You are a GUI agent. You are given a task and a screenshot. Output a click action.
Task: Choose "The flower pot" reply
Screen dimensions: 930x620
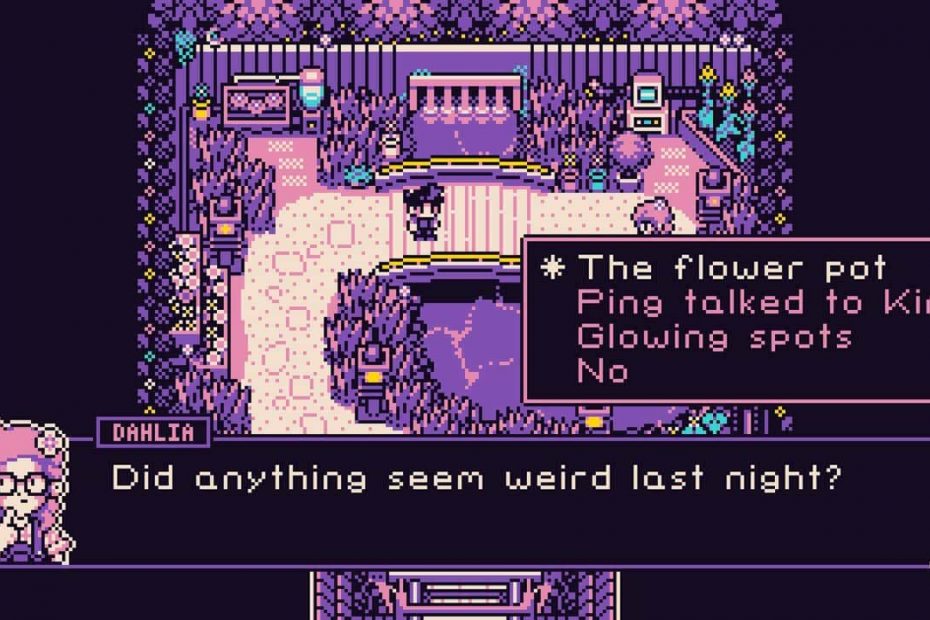click(x=732, y=268)
